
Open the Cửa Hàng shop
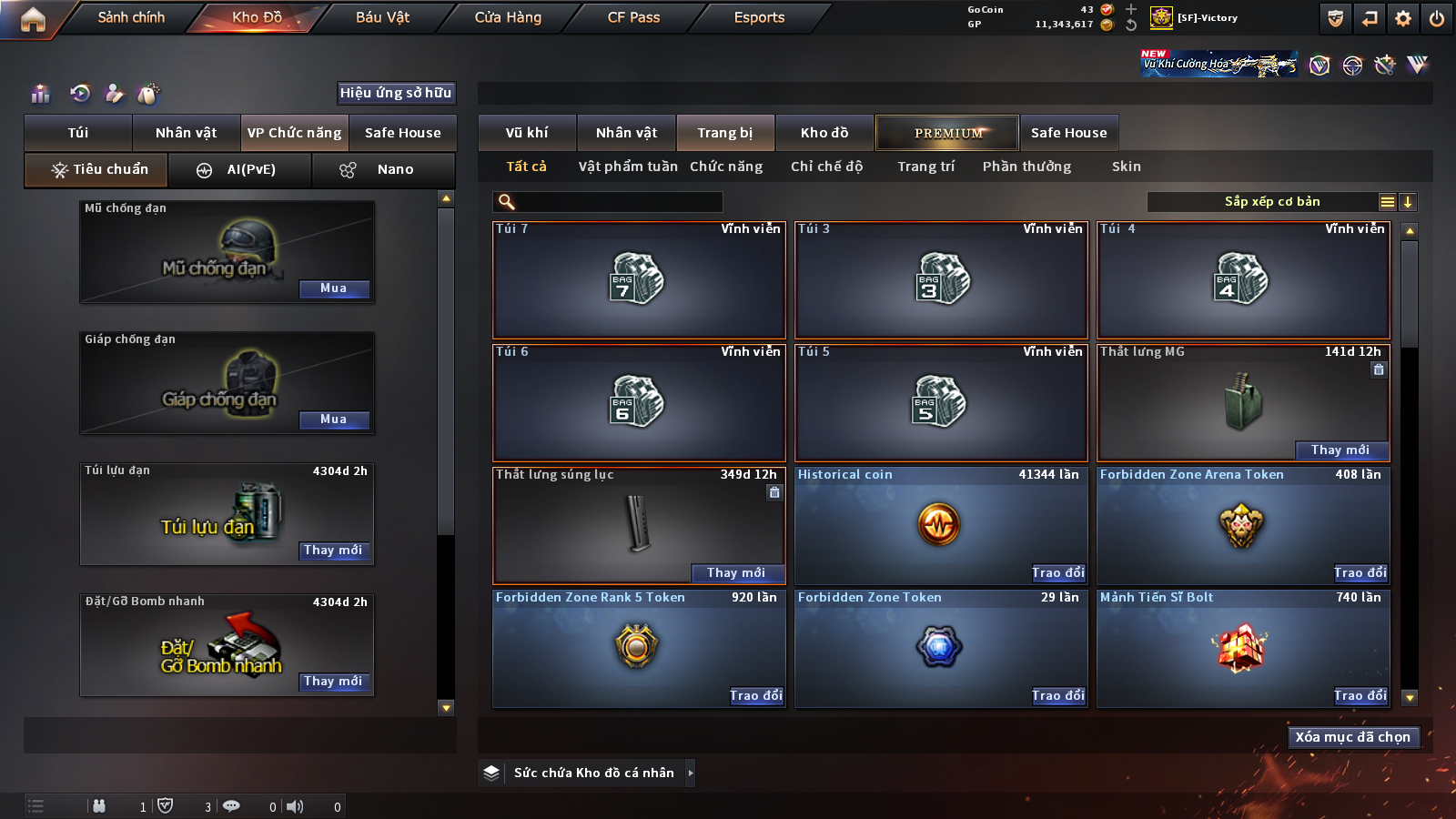pos(508,17)
